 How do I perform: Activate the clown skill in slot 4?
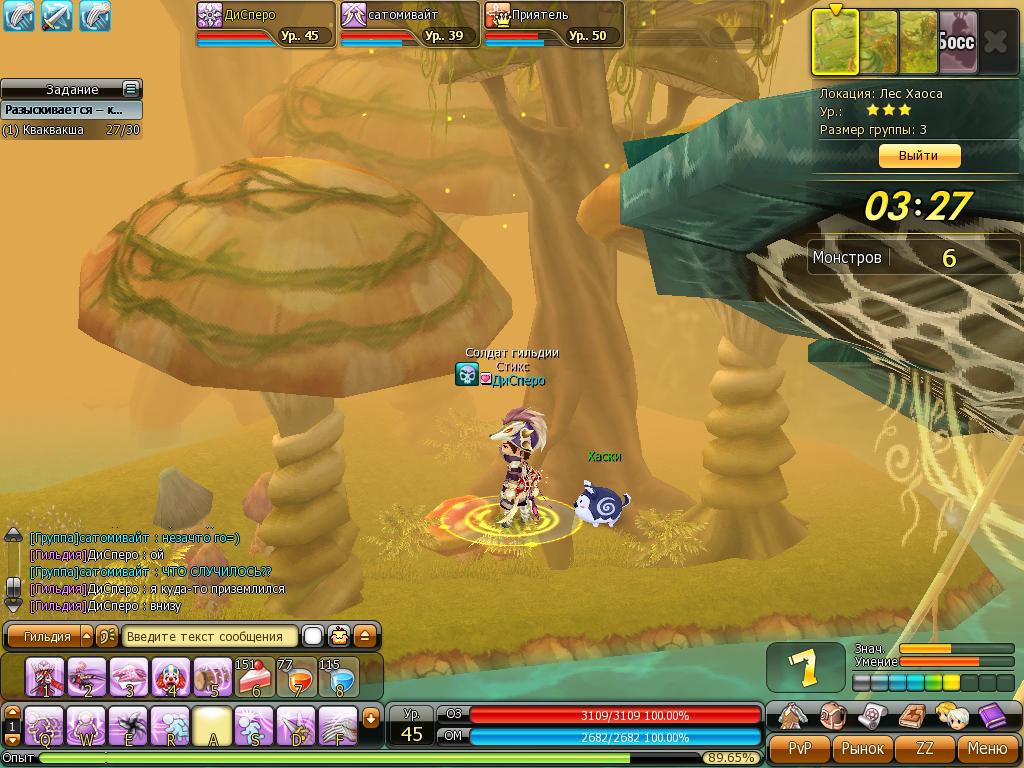tap(171, 677)
